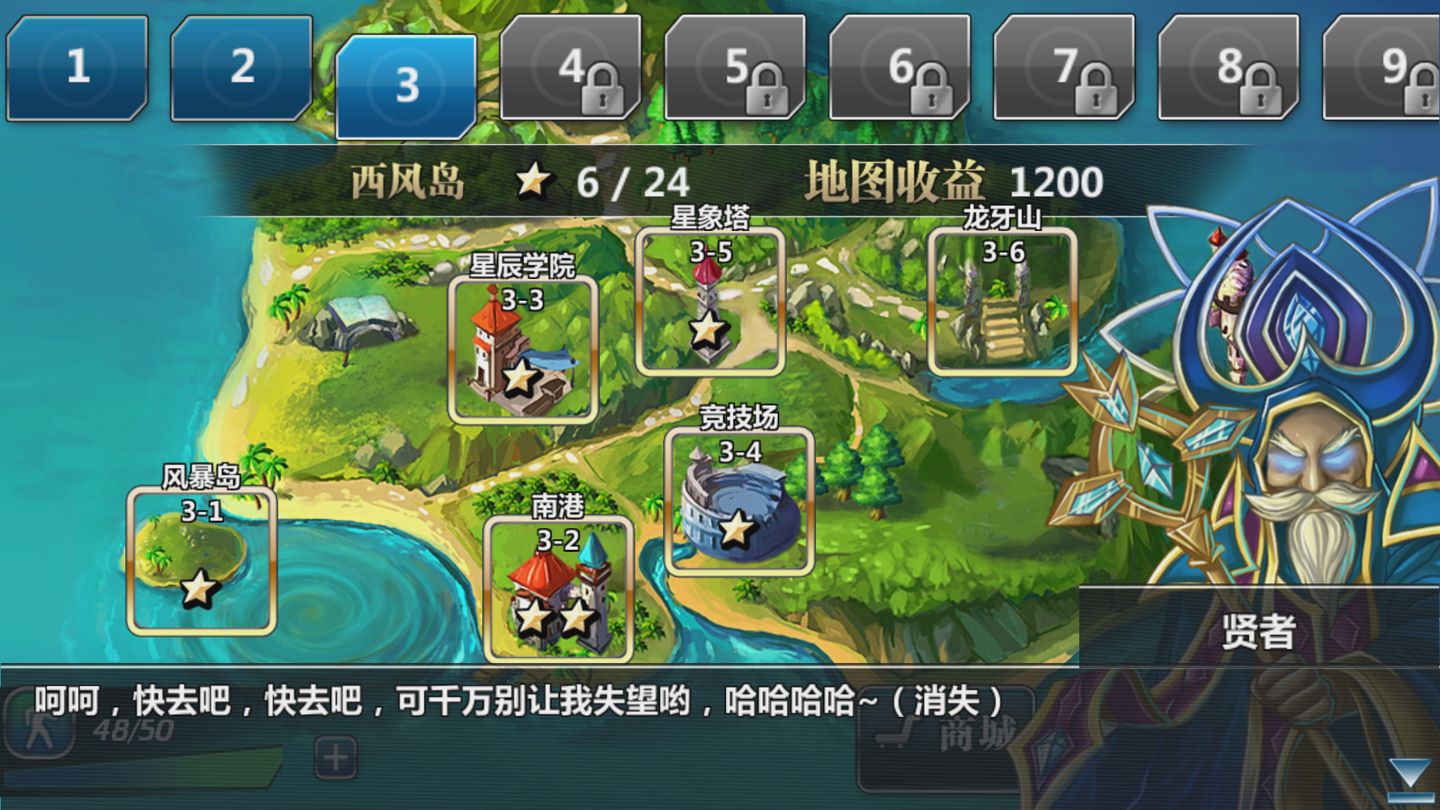Switch to world tab 2
The image size is (1440, 810).
click(241, 67)
